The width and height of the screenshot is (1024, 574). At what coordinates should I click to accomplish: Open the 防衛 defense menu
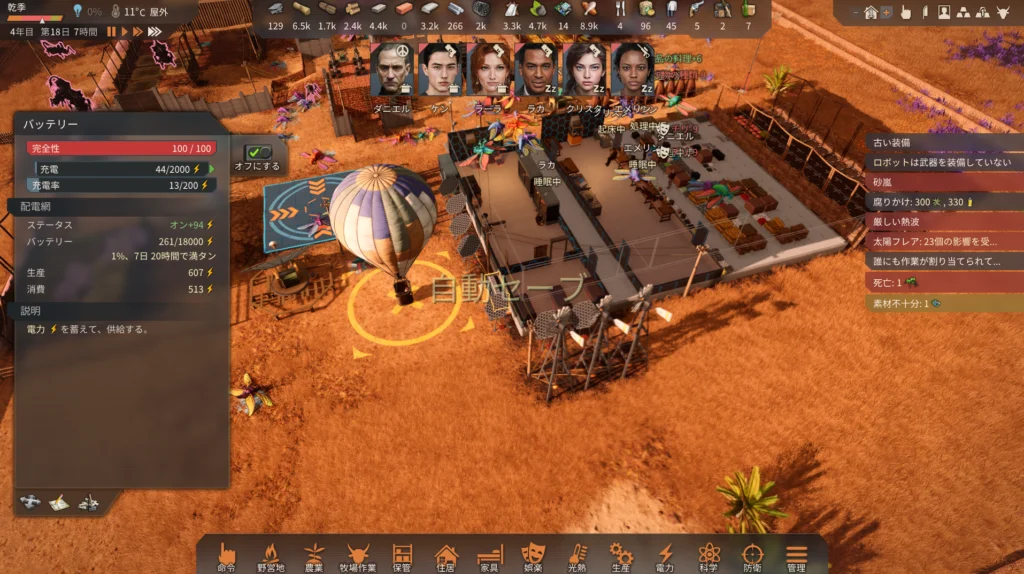pos(752,555)
